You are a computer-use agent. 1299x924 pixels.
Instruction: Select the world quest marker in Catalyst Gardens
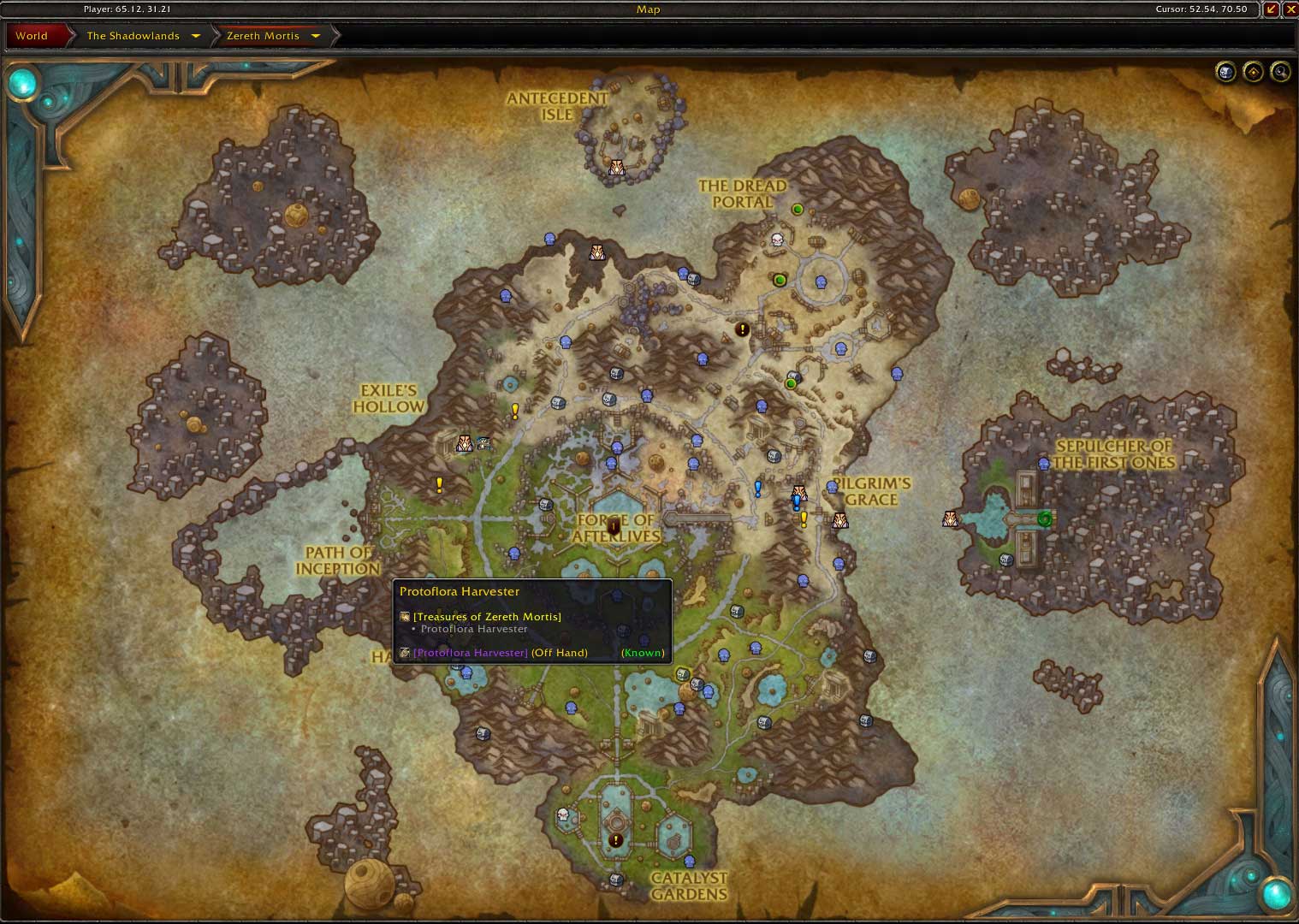tap(615, 839)
